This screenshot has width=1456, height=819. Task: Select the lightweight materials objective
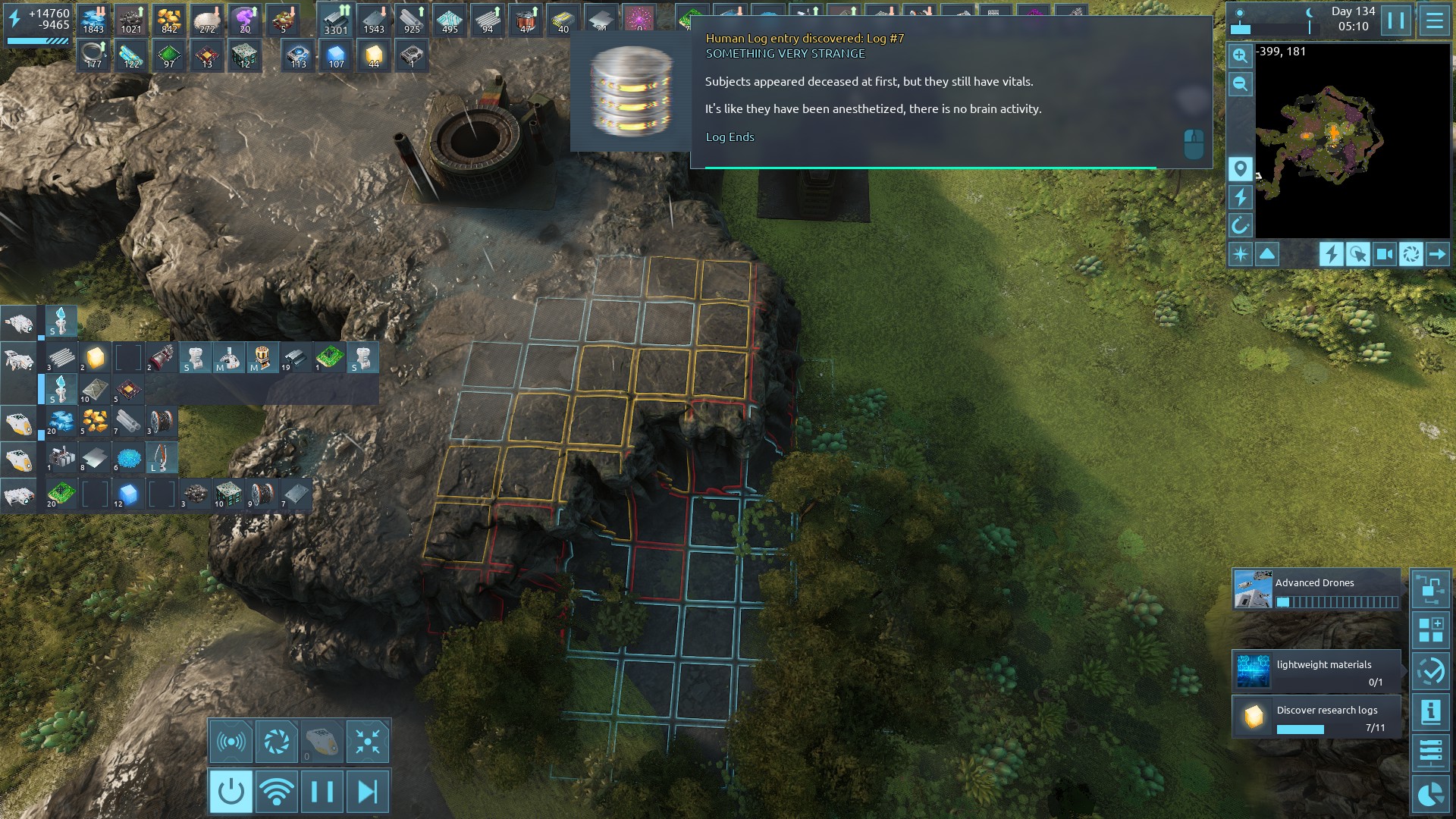[x=1316, y=671]
